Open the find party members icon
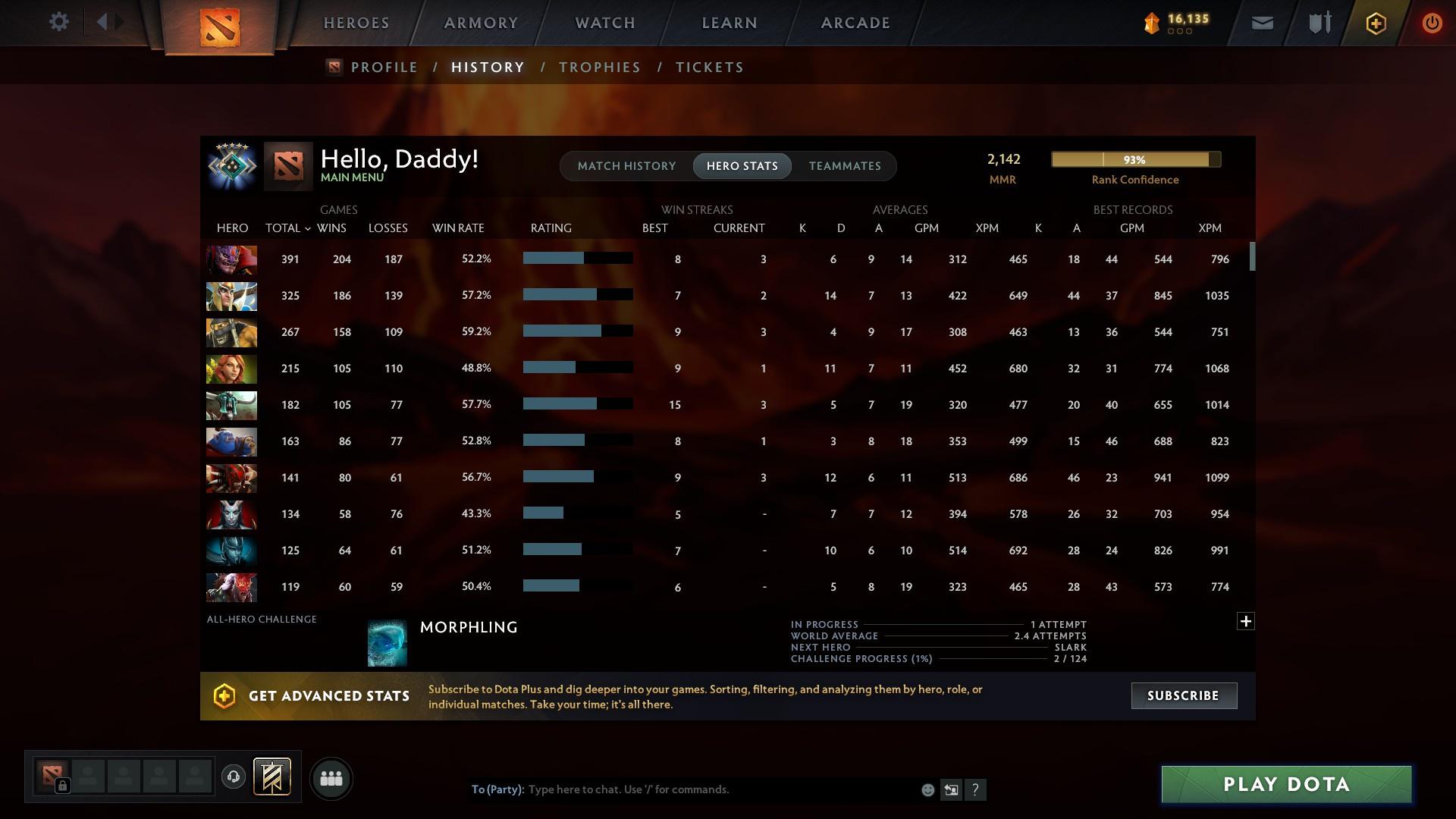 [x=330, y=778]
